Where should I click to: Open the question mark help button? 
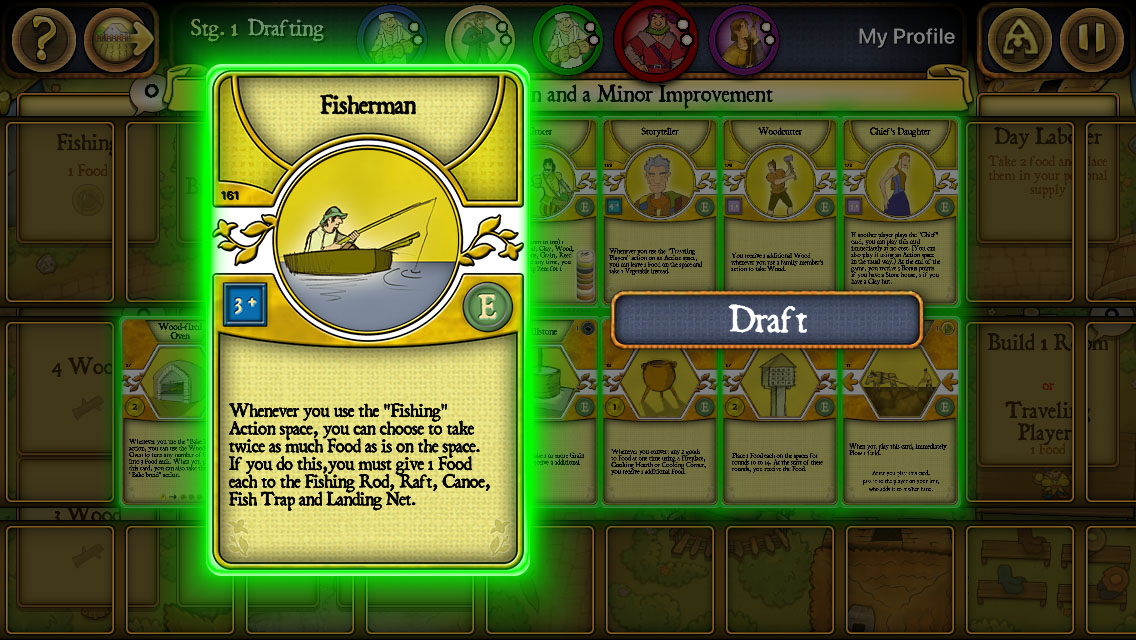tap(42, 39)
